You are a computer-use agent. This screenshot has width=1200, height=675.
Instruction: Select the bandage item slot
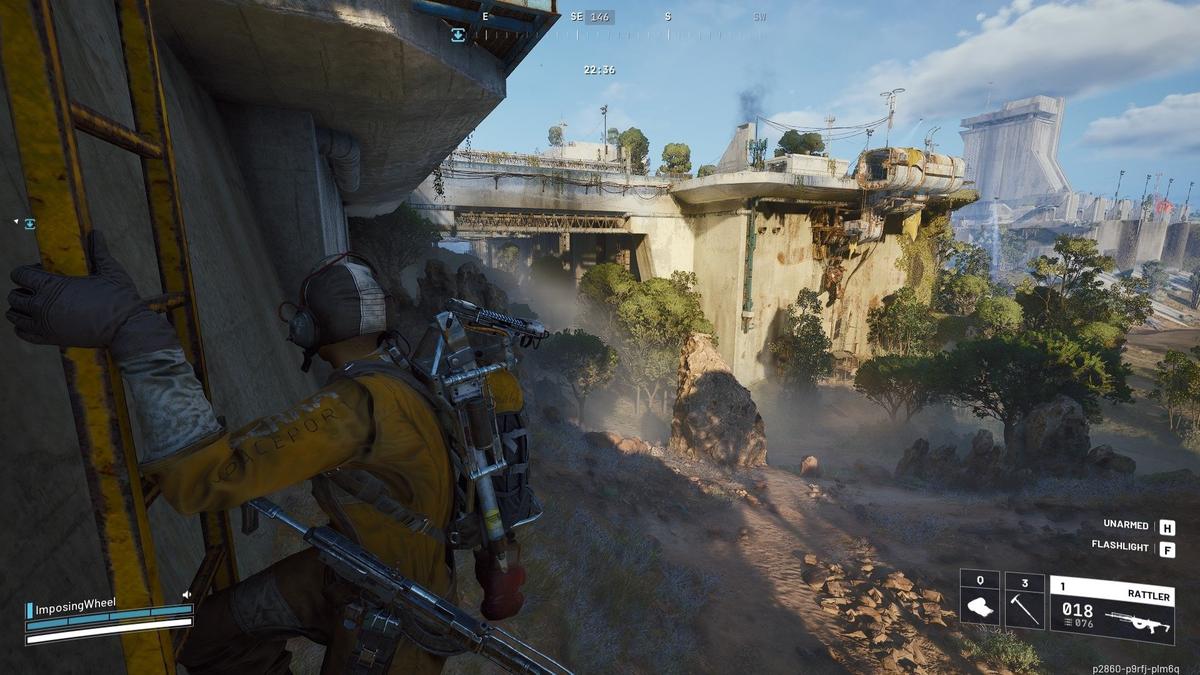click(x=979, y=601)
